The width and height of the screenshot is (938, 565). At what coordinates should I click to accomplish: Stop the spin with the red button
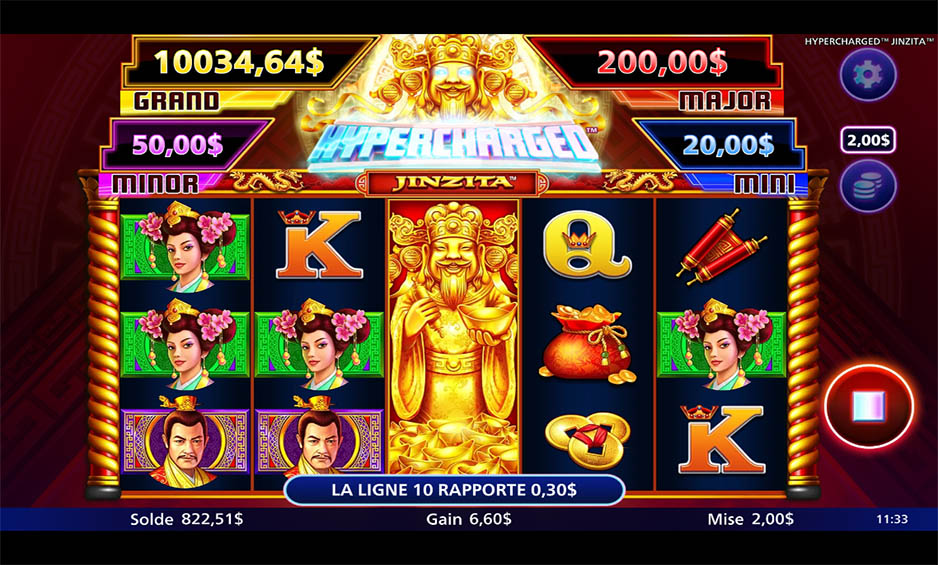click(868, 407)
